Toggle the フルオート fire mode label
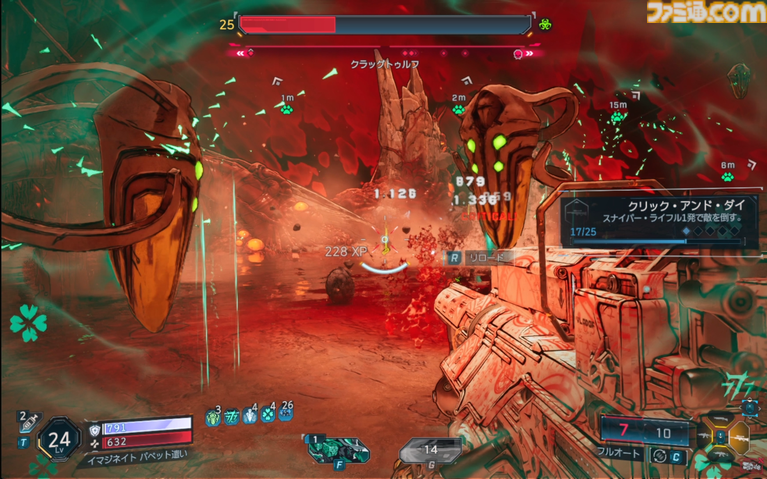 tap(621, 454)
